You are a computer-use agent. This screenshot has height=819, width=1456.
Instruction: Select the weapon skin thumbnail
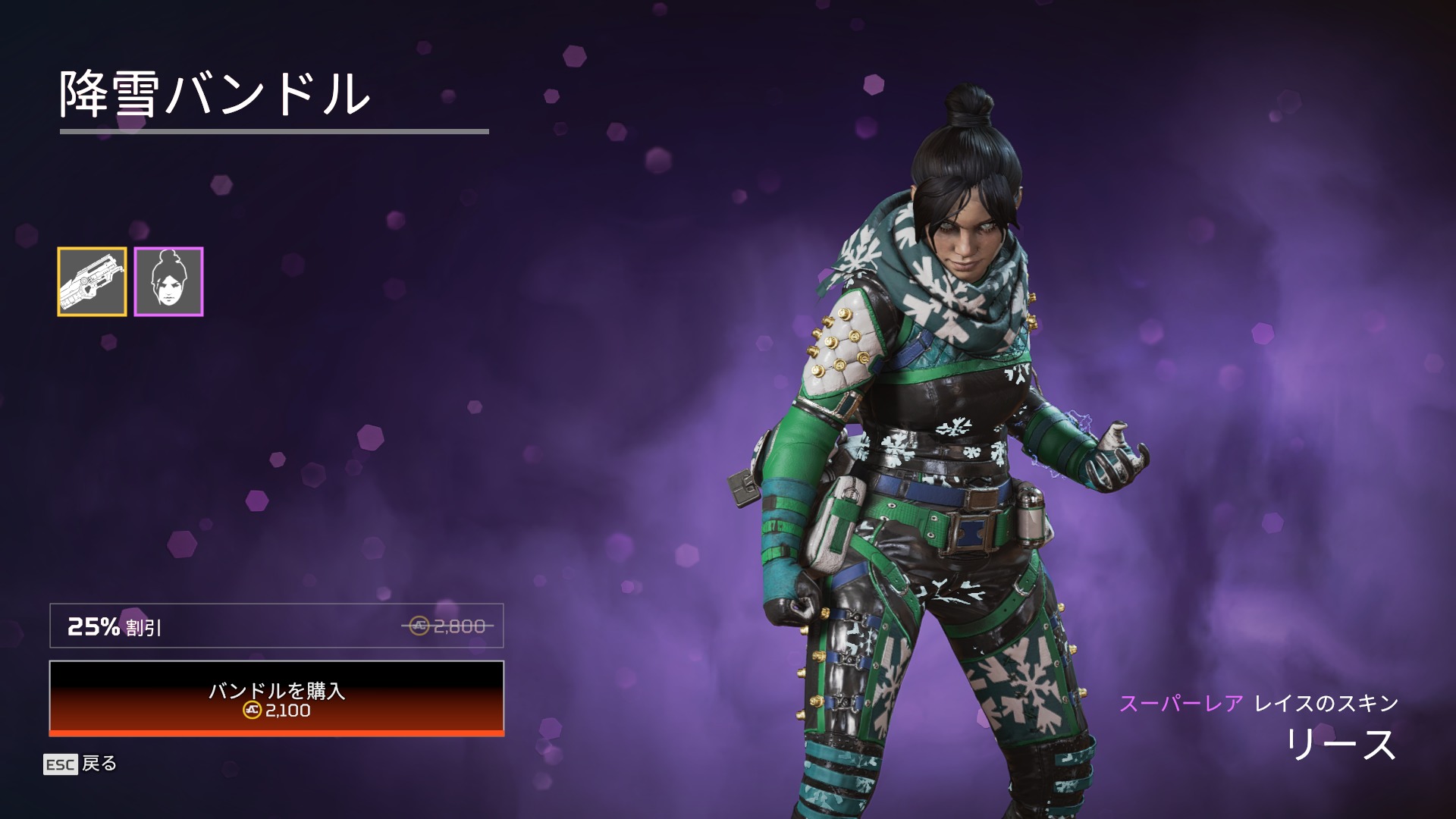pyautogui.click(x=92, y=281)
